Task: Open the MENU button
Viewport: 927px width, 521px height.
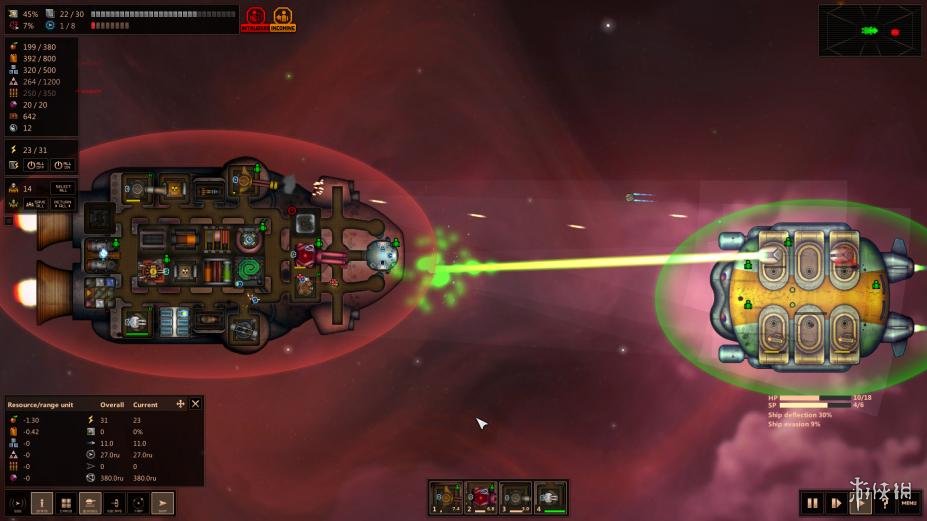Action: [908, 503]
